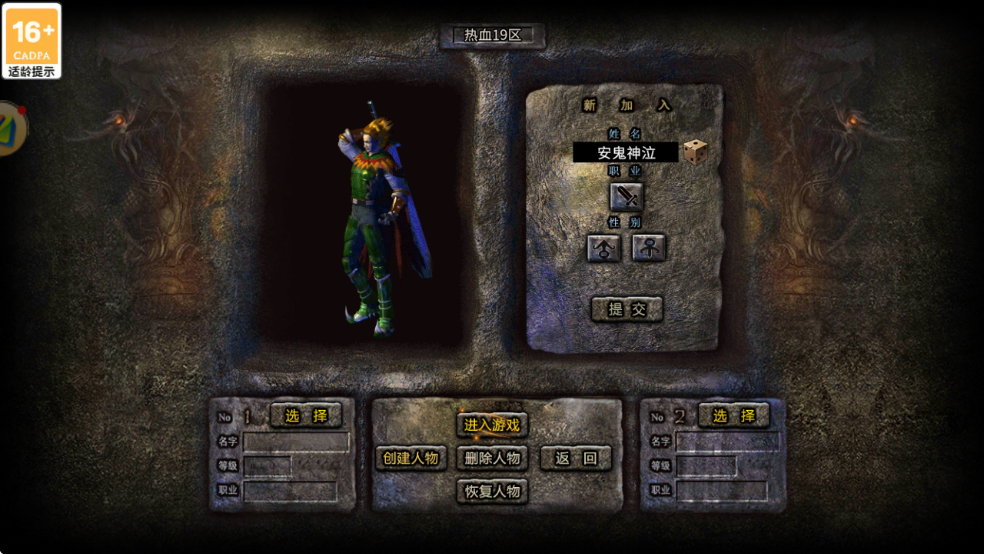Roll a random name with the dice

[696, 152]
